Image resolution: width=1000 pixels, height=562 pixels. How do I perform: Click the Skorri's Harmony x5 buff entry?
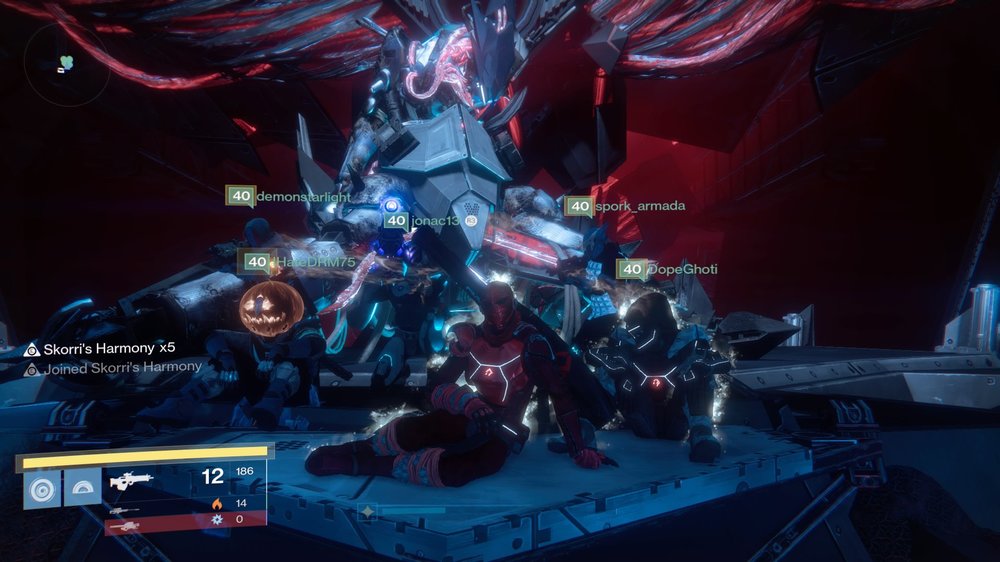point(100,348)
